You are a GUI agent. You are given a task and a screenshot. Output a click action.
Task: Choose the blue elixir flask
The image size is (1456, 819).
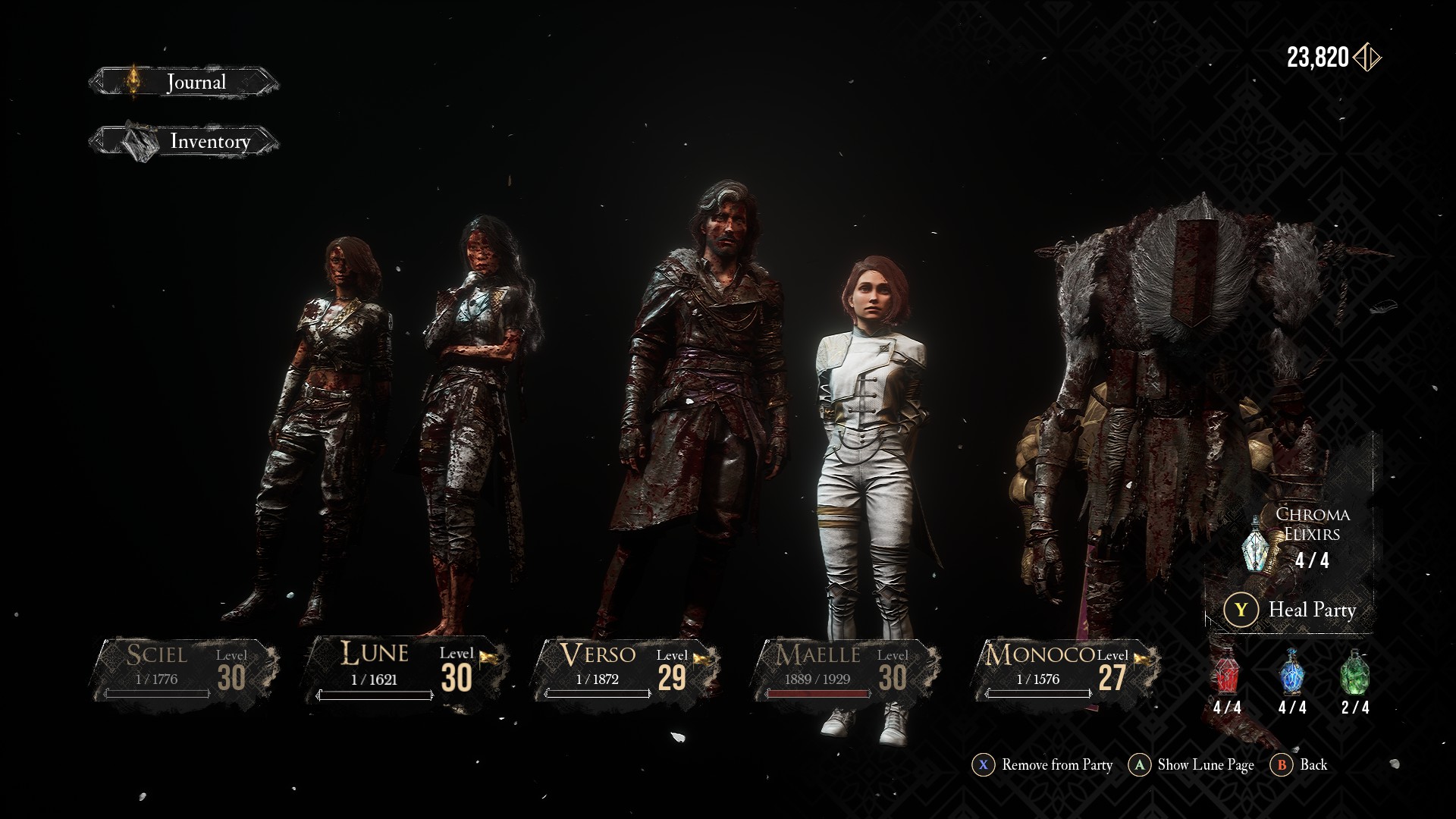(x=1291, y=673)
